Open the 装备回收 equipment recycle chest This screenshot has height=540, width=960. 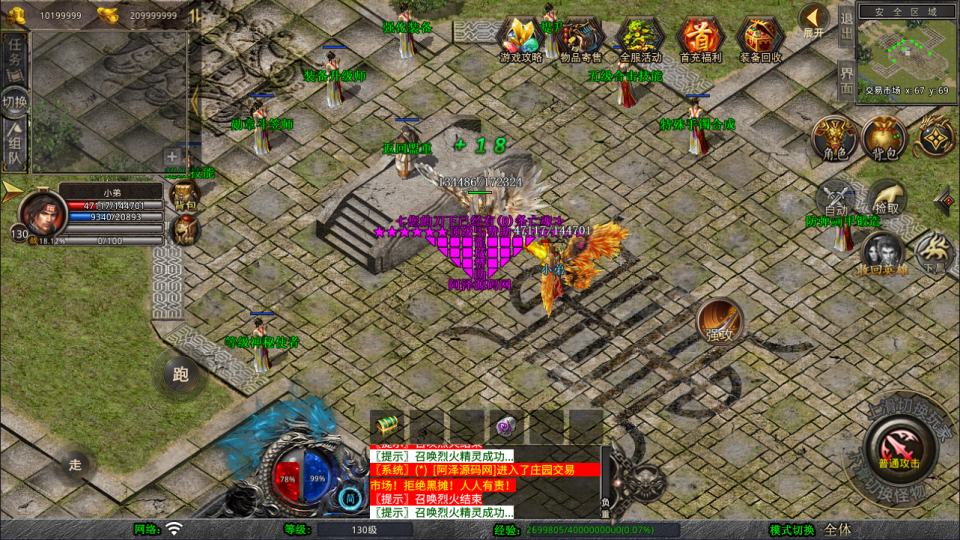(759, 39)
